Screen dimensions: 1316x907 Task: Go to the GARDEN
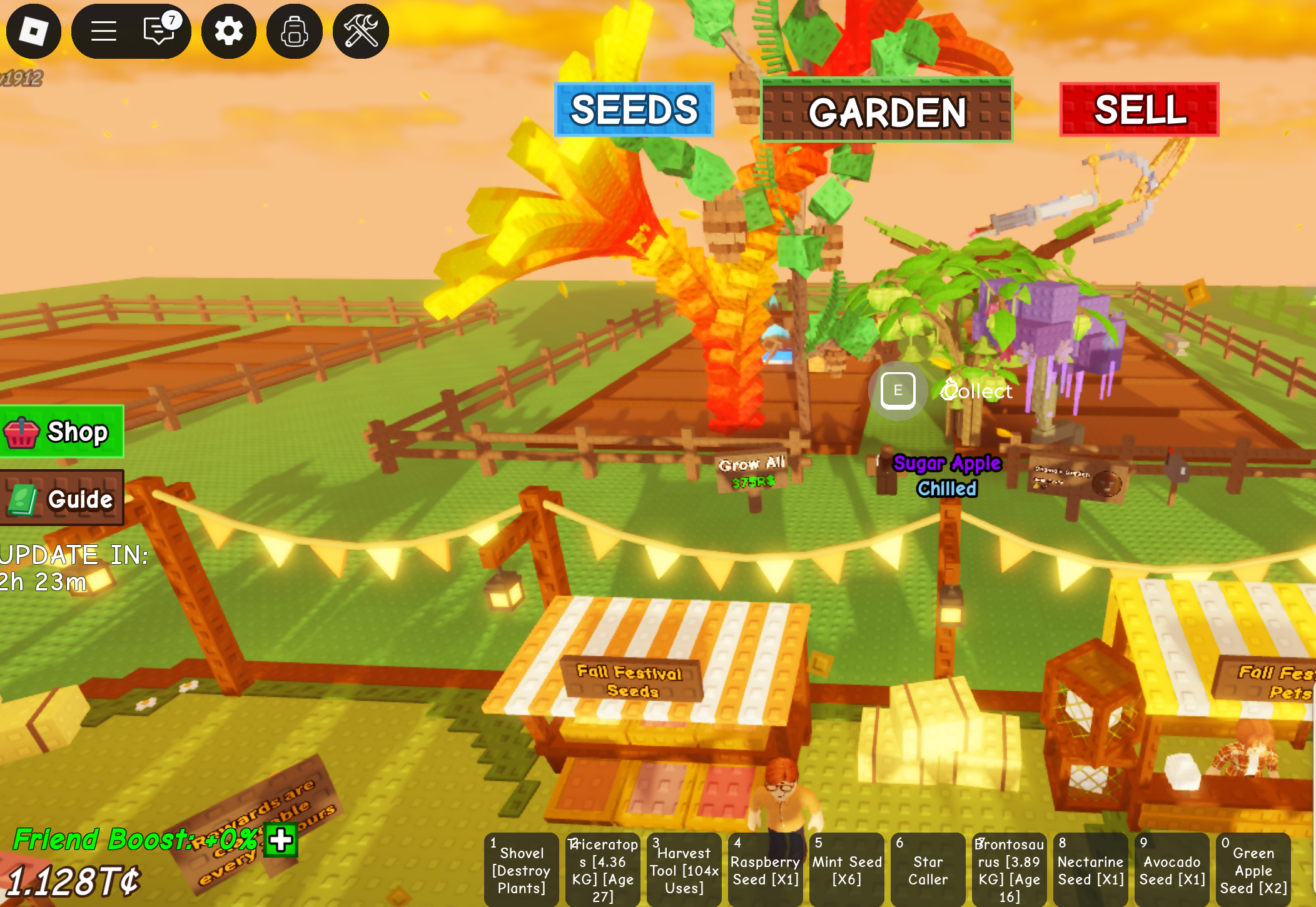(x=887, y=111)
